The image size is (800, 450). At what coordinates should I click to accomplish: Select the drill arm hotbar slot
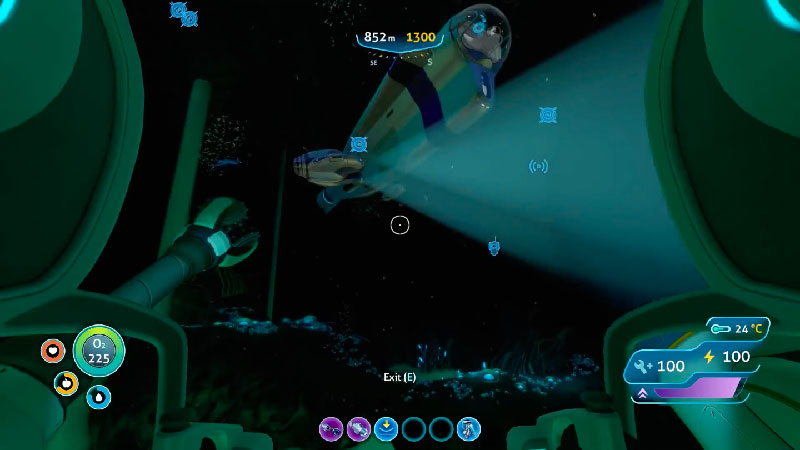pos(358,430)
